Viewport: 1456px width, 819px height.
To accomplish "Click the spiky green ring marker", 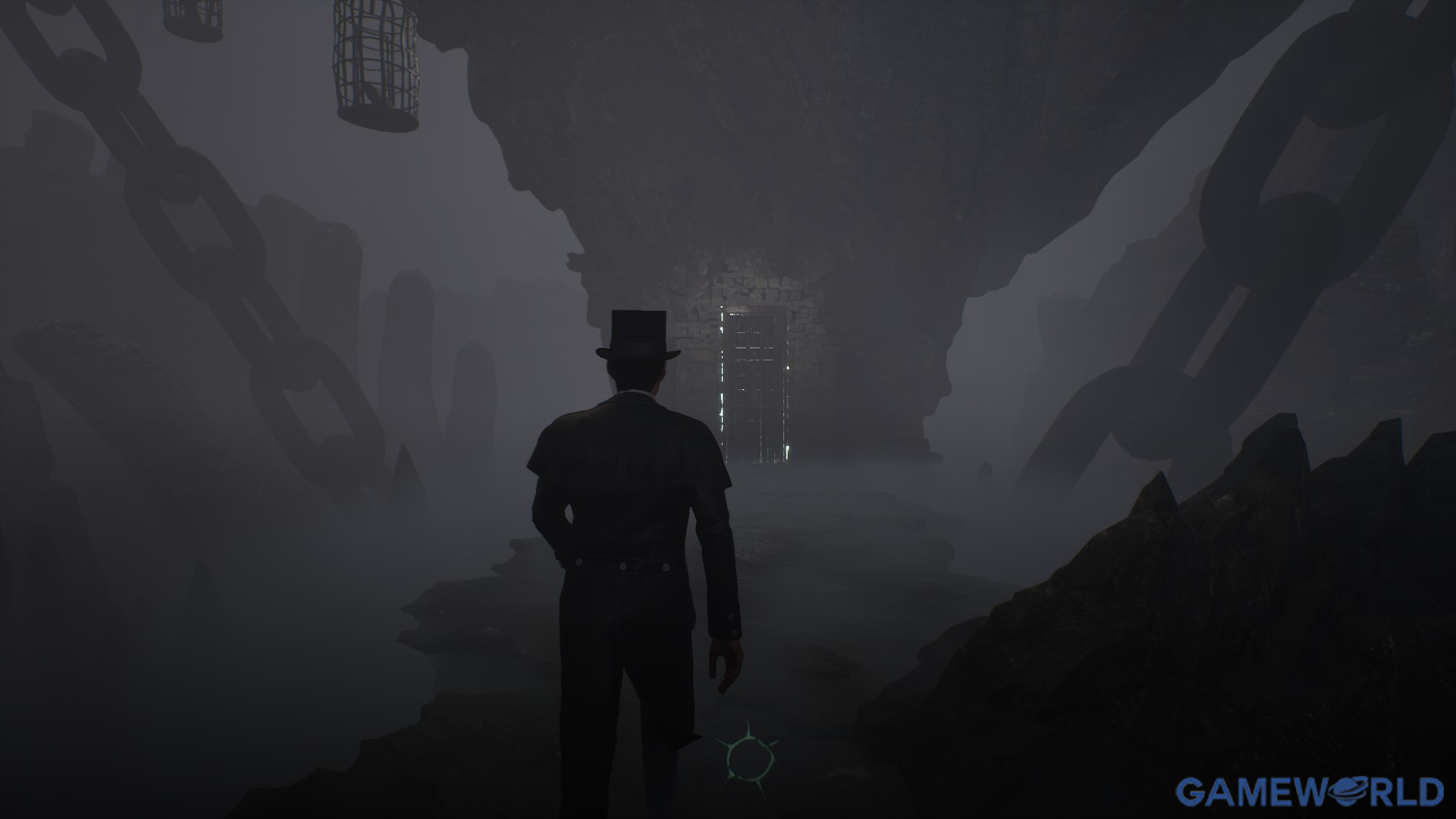I will point(748,755).
